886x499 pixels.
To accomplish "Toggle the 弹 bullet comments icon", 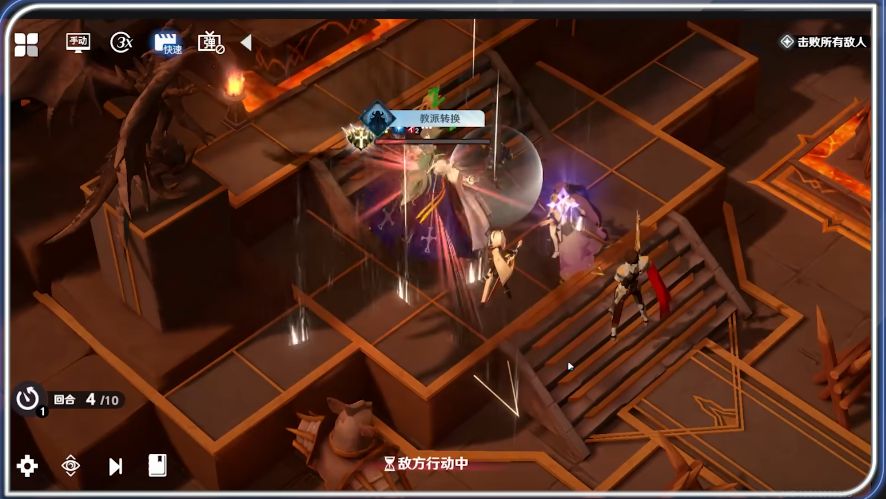I will [x=210, y=42].
